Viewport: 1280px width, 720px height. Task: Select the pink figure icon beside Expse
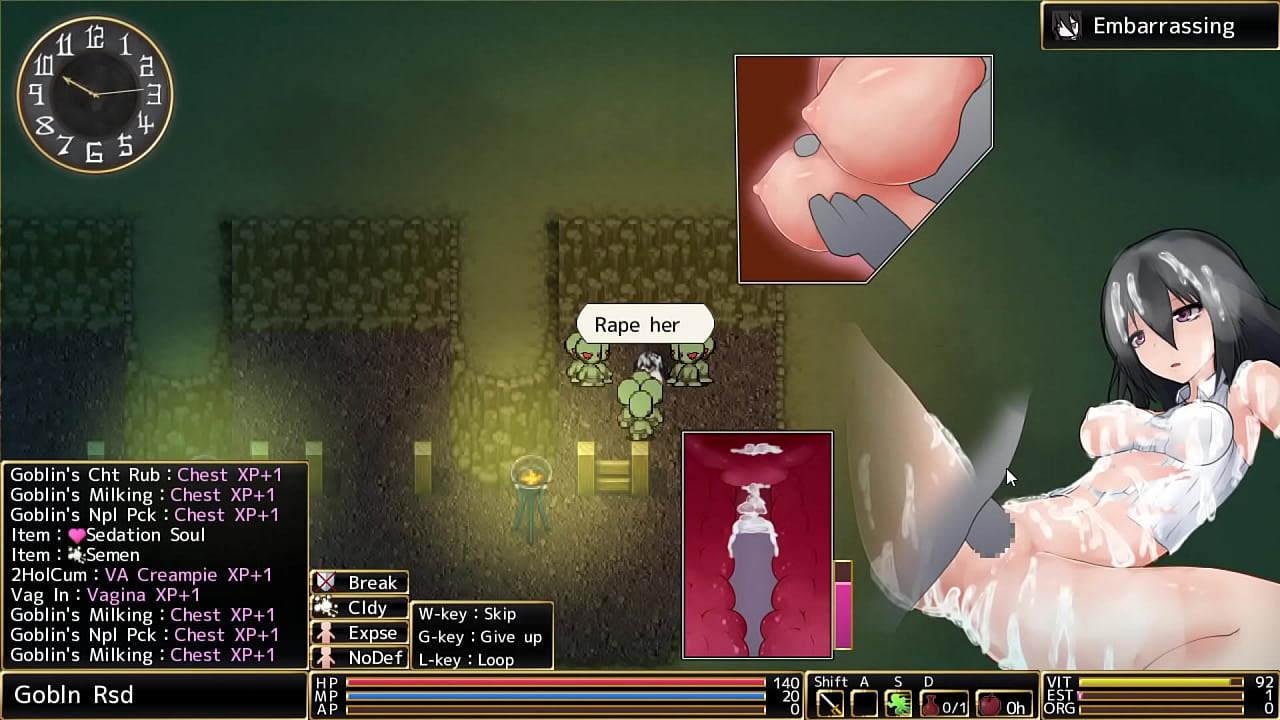tap(326, 632)
